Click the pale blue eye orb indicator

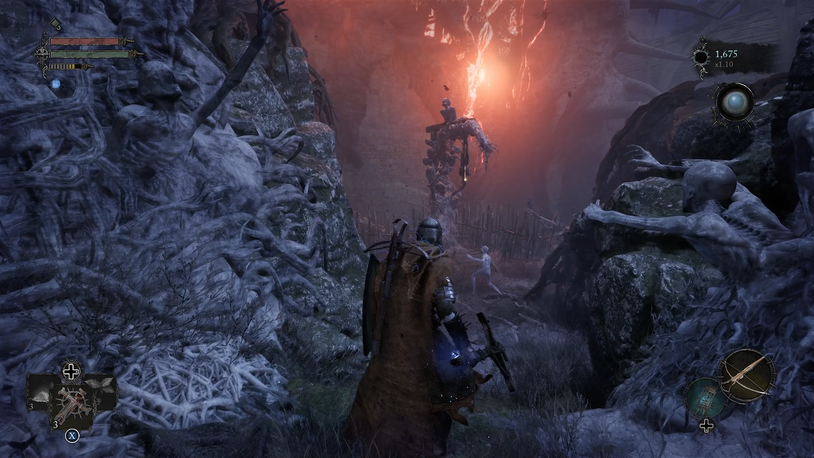(734, 102)
